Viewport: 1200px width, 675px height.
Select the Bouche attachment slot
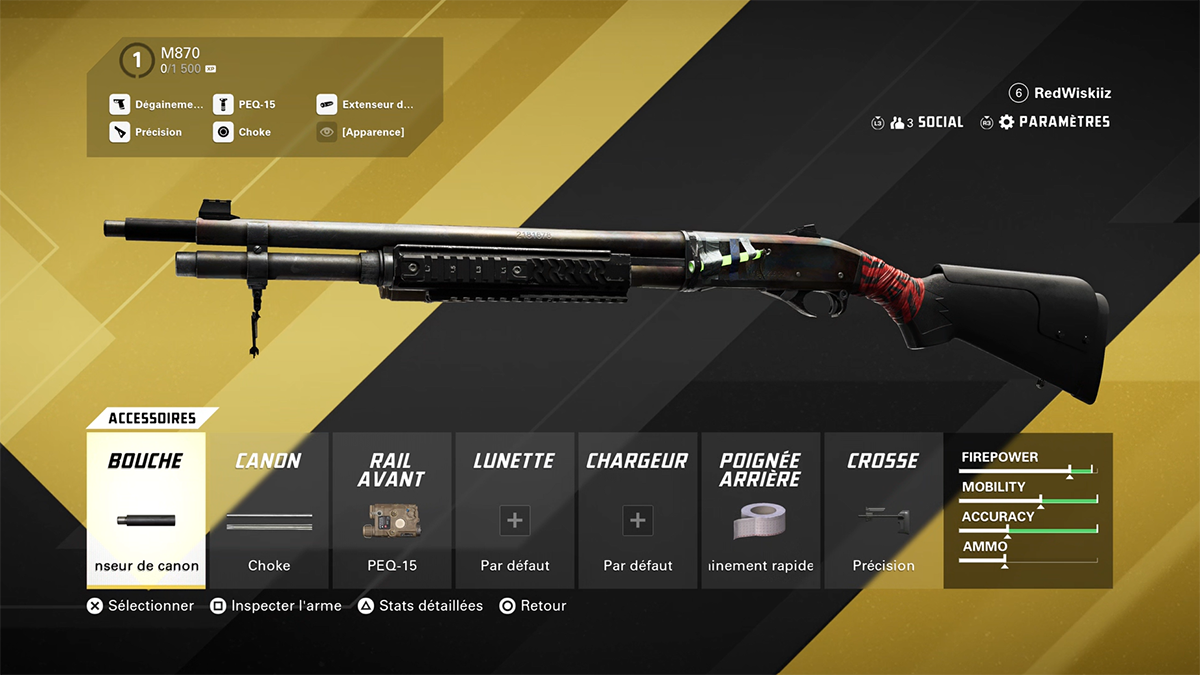[146, 510]
